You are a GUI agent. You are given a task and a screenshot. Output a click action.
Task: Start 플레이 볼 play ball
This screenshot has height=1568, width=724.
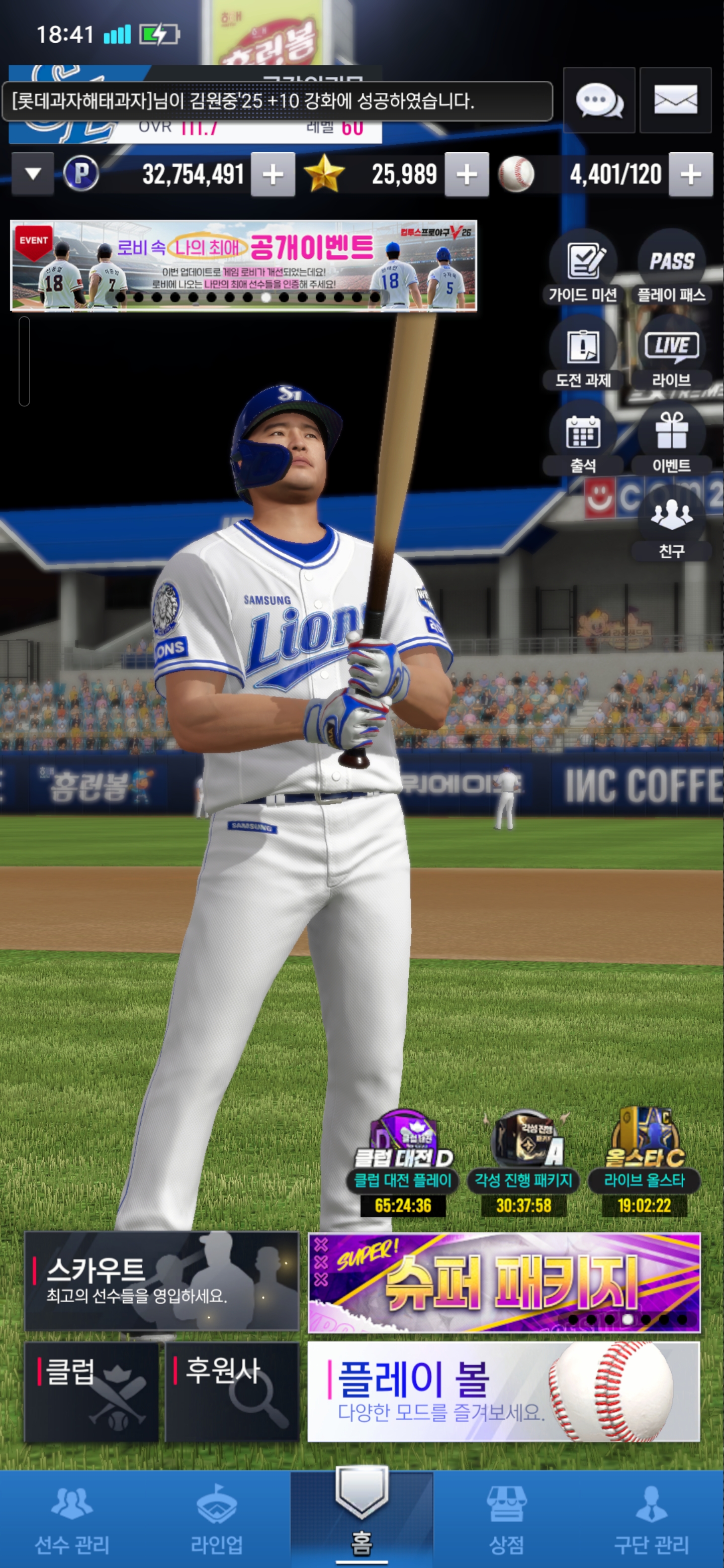tap(504, 1392)
